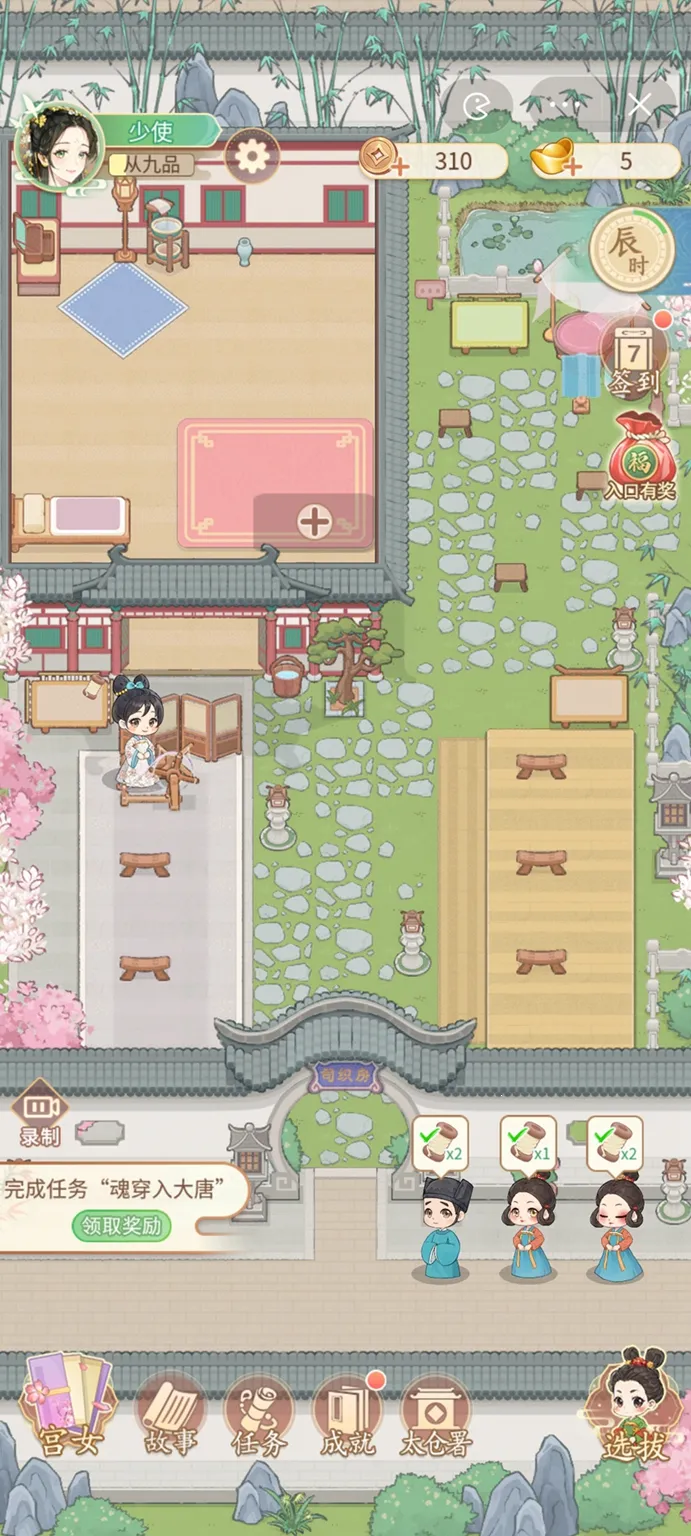This screenshot has height=1536, width=691.
Task: Open the player avatar portrait
Action: (x=60, y=149)
